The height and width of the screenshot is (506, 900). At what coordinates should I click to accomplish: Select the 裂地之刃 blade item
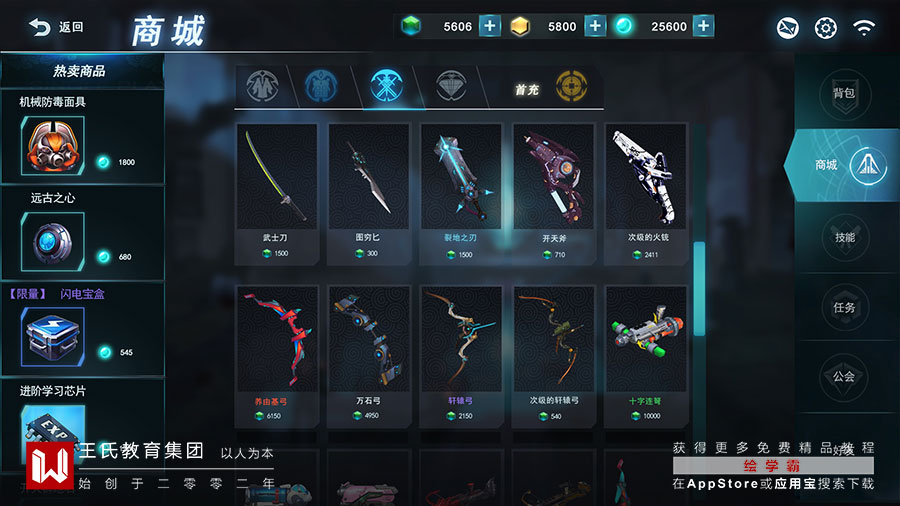point(461,192)
